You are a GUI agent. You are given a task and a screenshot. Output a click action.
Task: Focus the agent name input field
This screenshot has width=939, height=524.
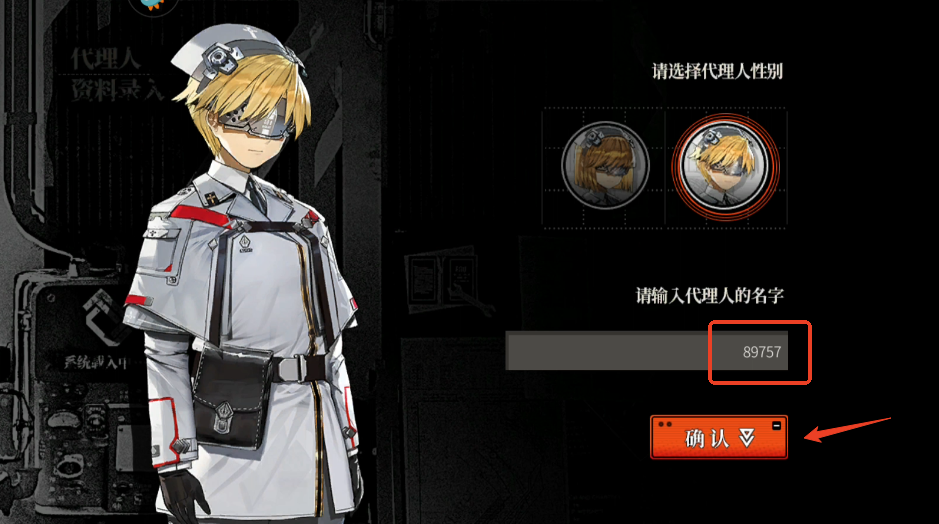[646, 352]
